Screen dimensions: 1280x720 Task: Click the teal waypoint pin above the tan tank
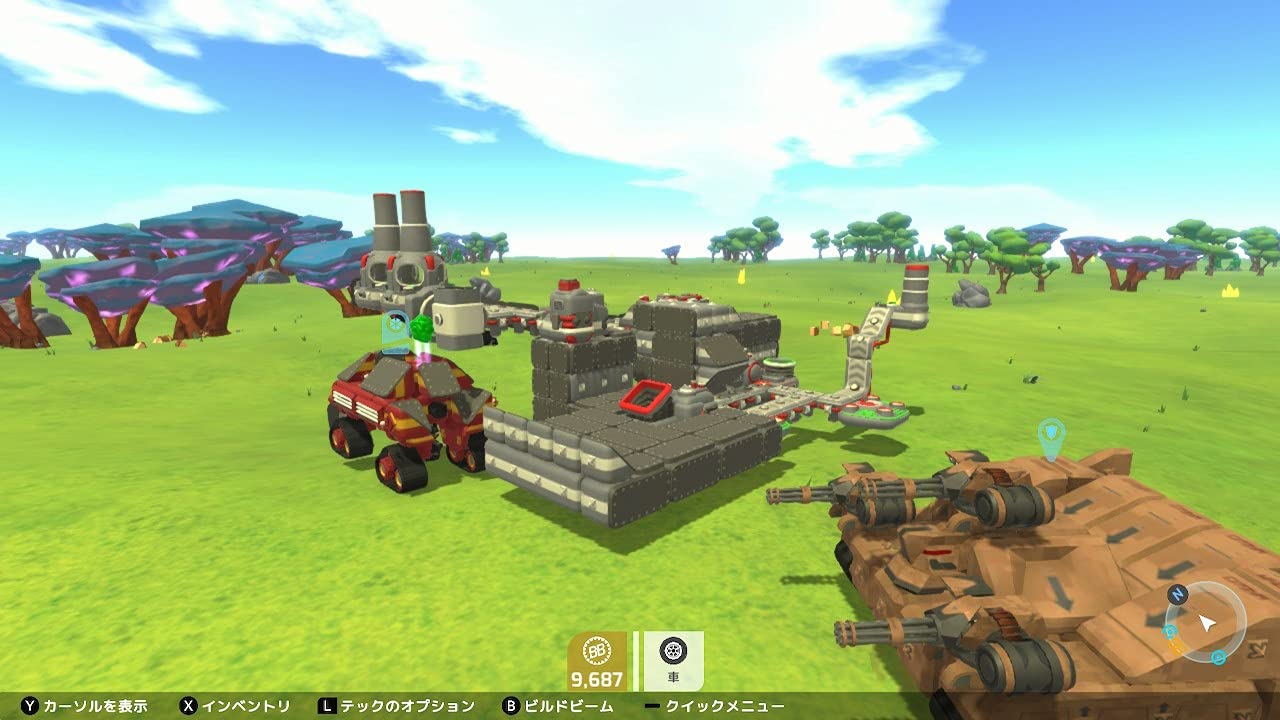(1052, 431)
